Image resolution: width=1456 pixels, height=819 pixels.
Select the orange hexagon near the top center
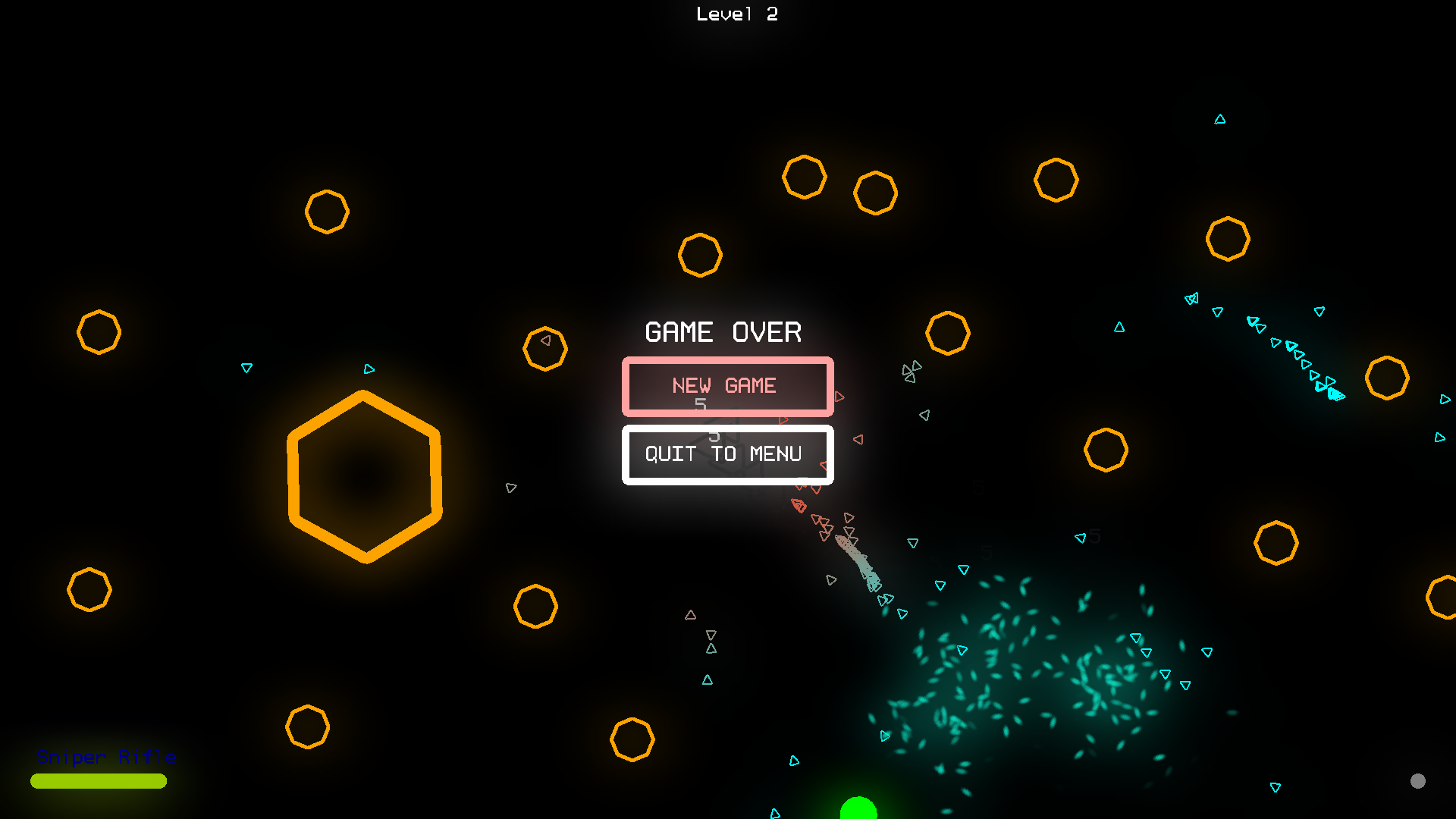[x=700, y=256]
